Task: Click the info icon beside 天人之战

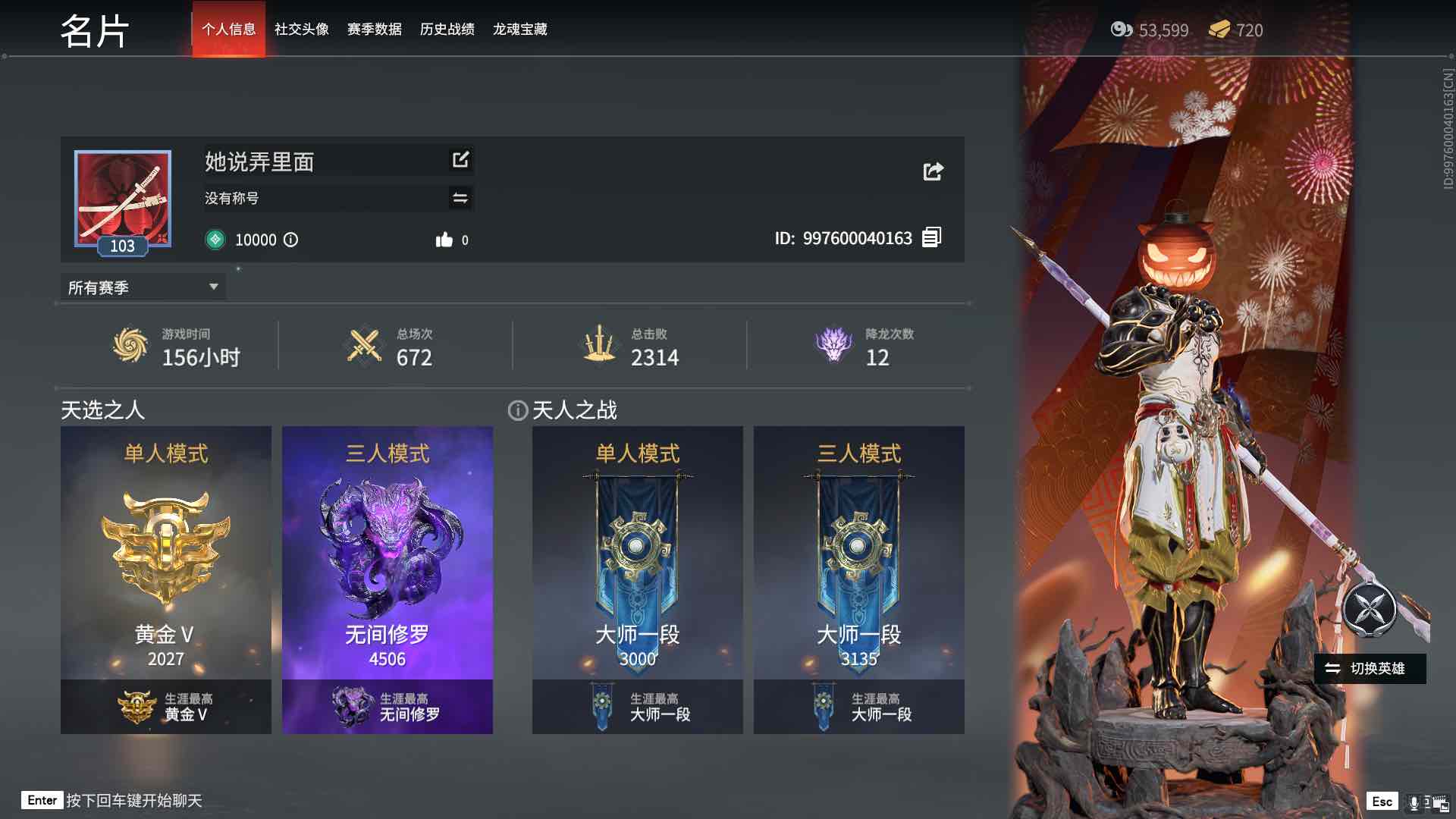Action: 516,410
